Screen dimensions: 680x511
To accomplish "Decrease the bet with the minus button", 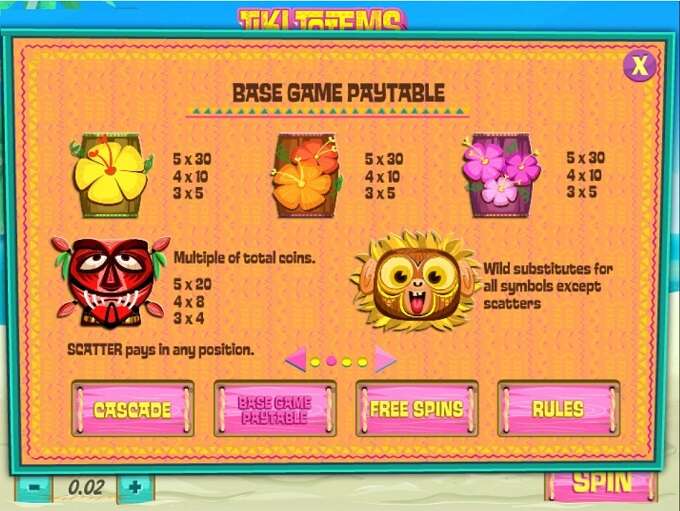I will coord(34,487).
